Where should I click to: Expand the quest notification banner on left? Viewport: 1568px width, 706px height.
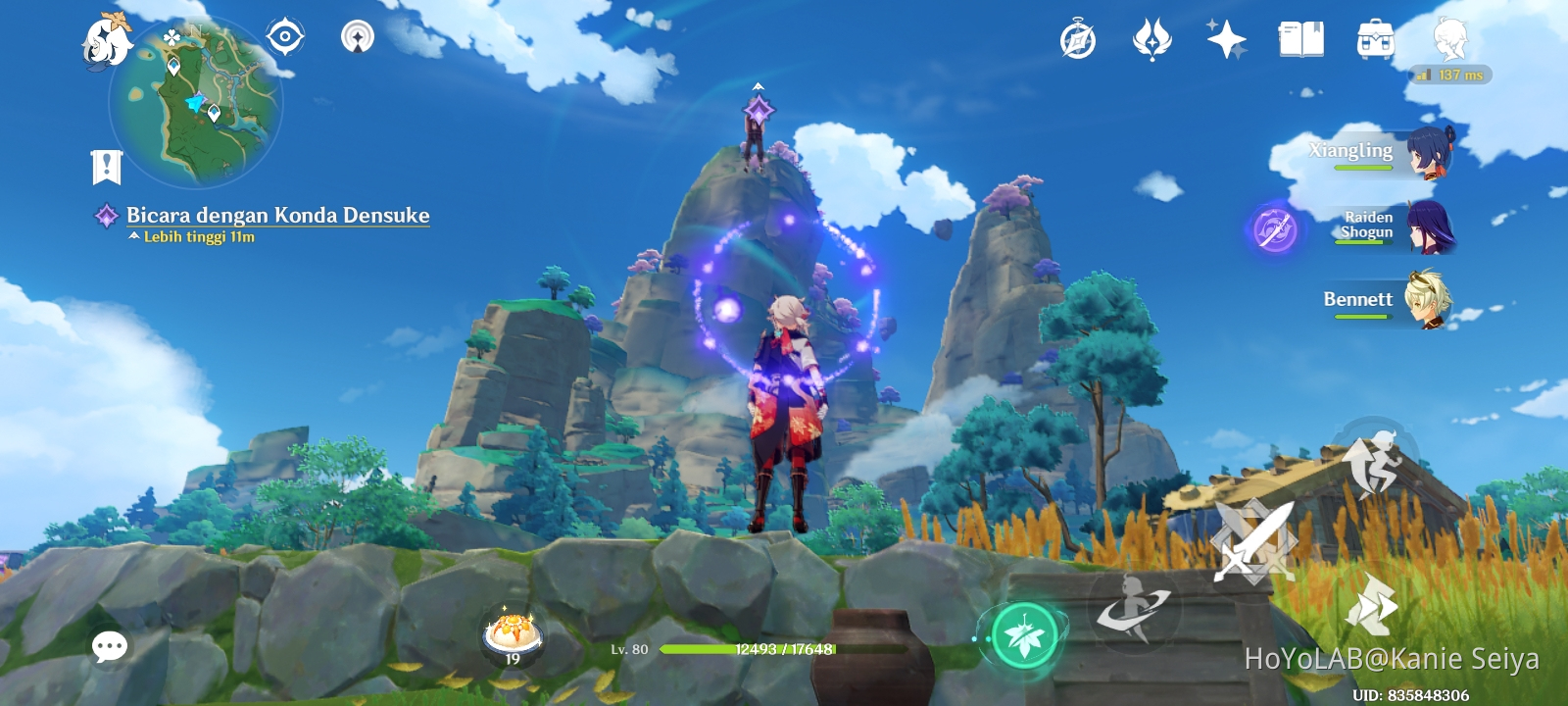(107, 167)
